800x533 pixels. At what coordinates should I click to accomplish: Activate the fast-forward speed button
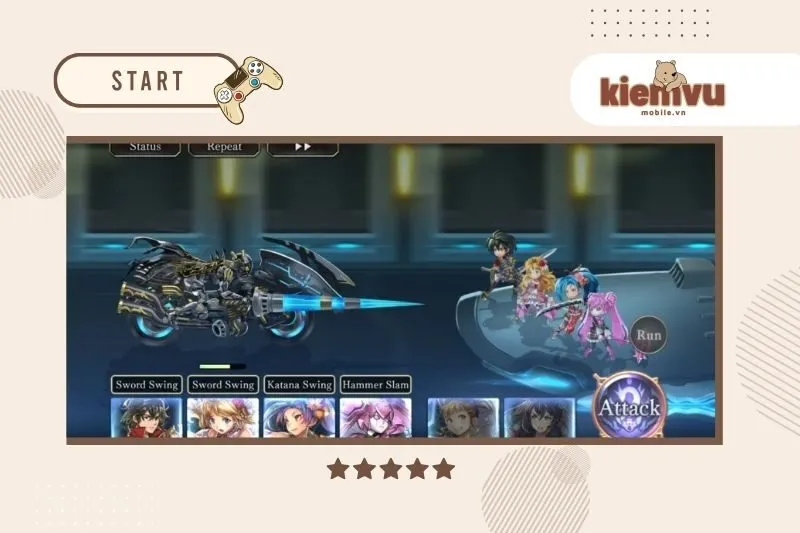pos(302,146)
